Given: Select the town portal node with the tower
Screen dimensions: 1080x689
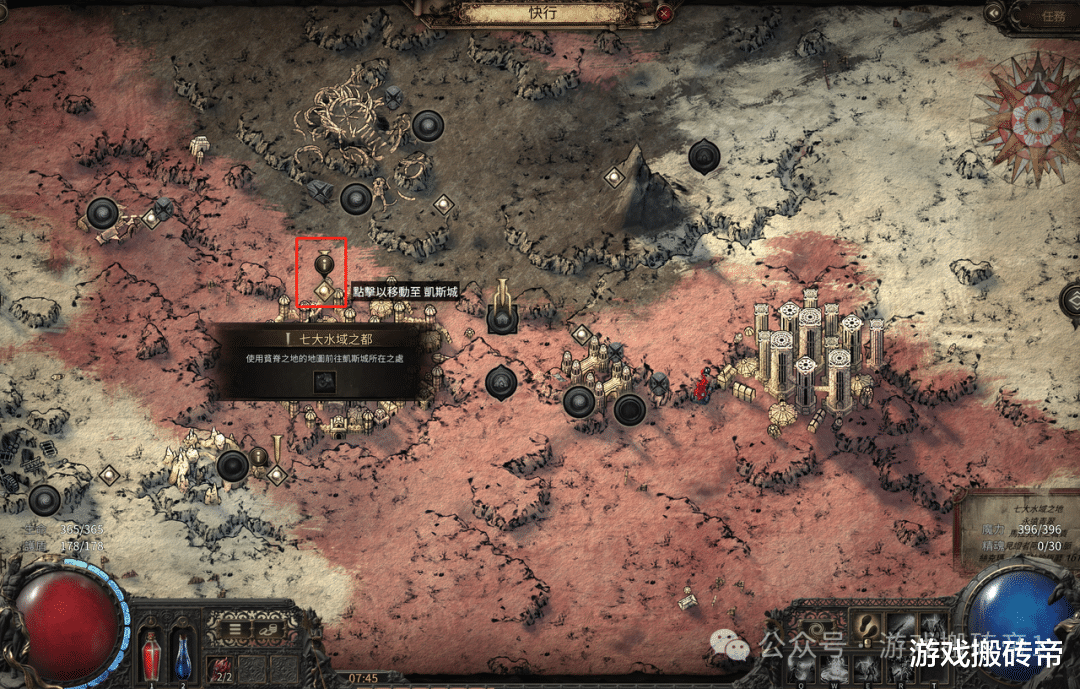Looking at the screenshot, I should (x=501, y=317).
